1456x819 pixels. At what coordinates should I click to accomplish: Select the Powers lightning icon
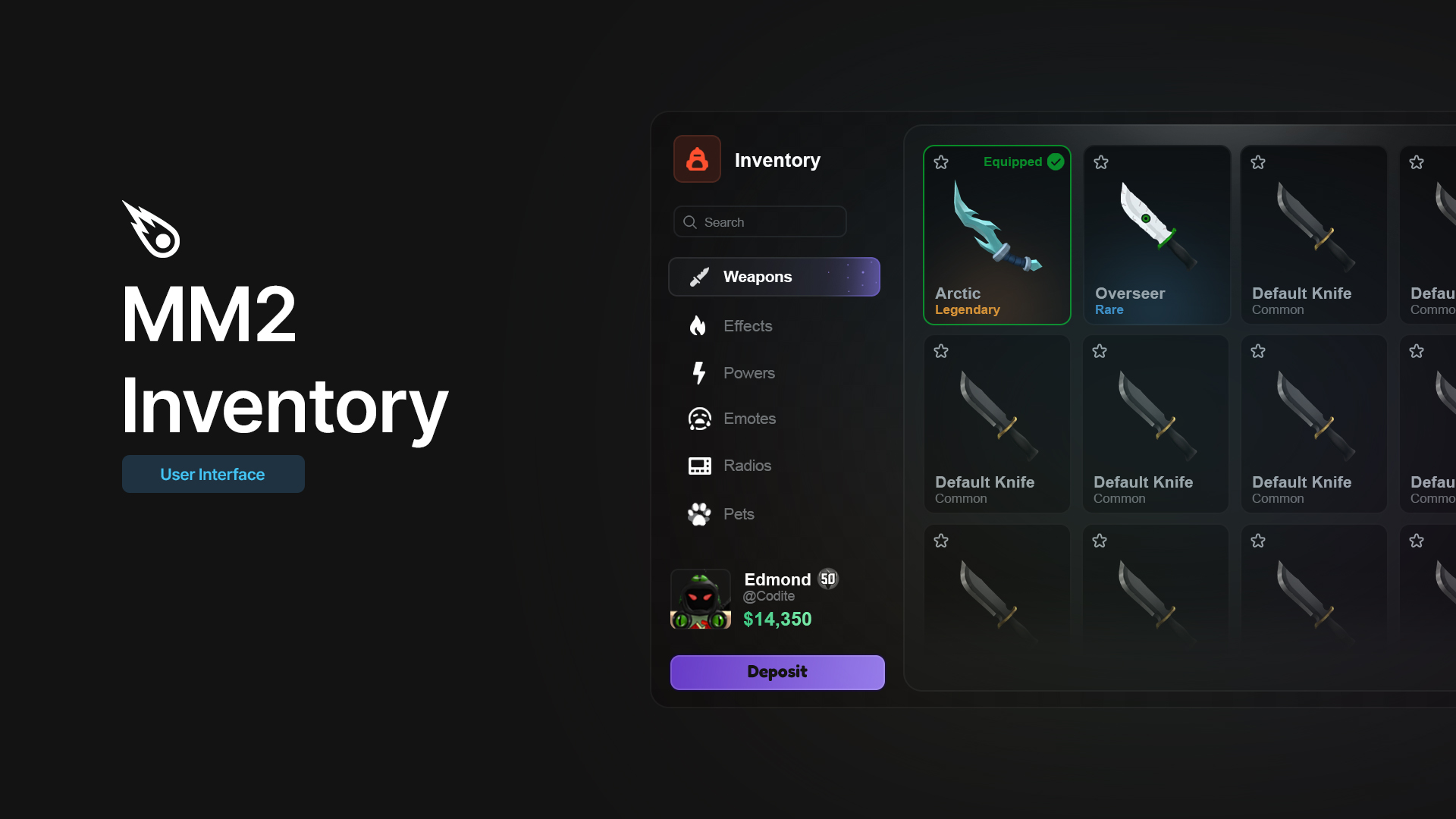tap(699, 372)
